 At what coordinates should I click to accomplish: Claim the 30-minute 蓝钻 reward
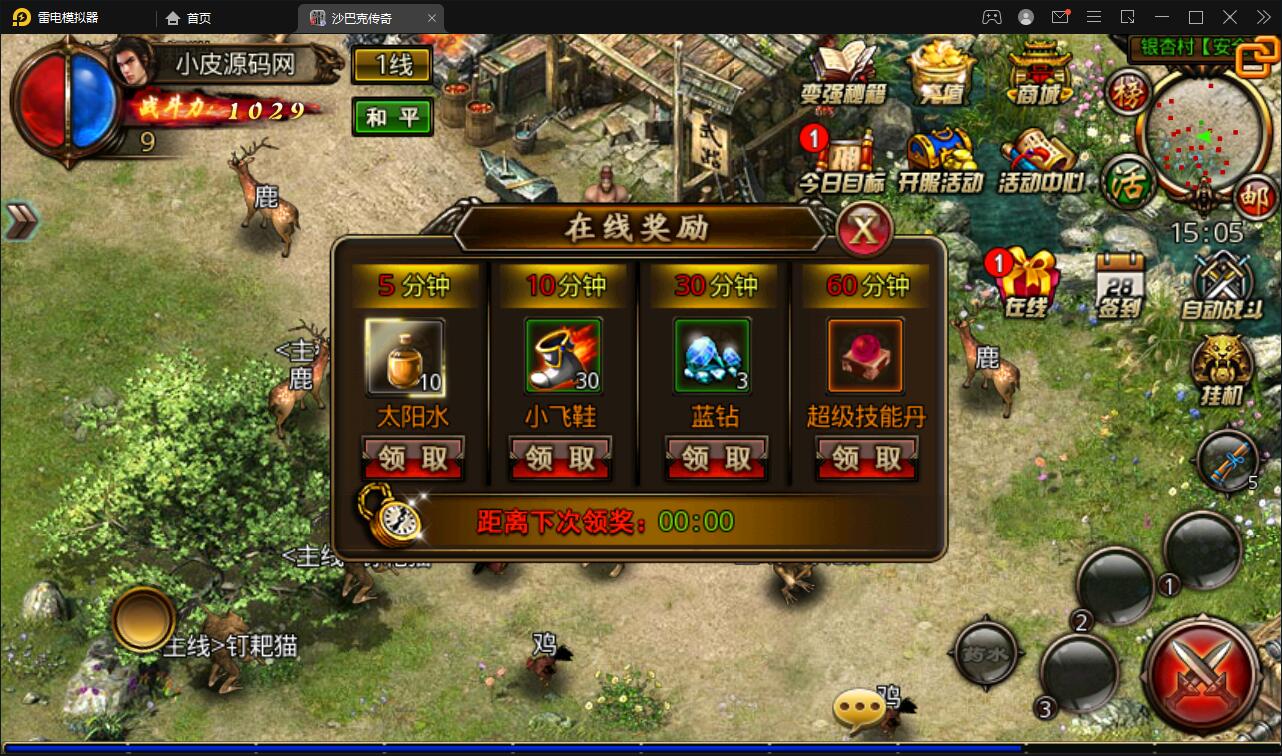tap(716, 459)
